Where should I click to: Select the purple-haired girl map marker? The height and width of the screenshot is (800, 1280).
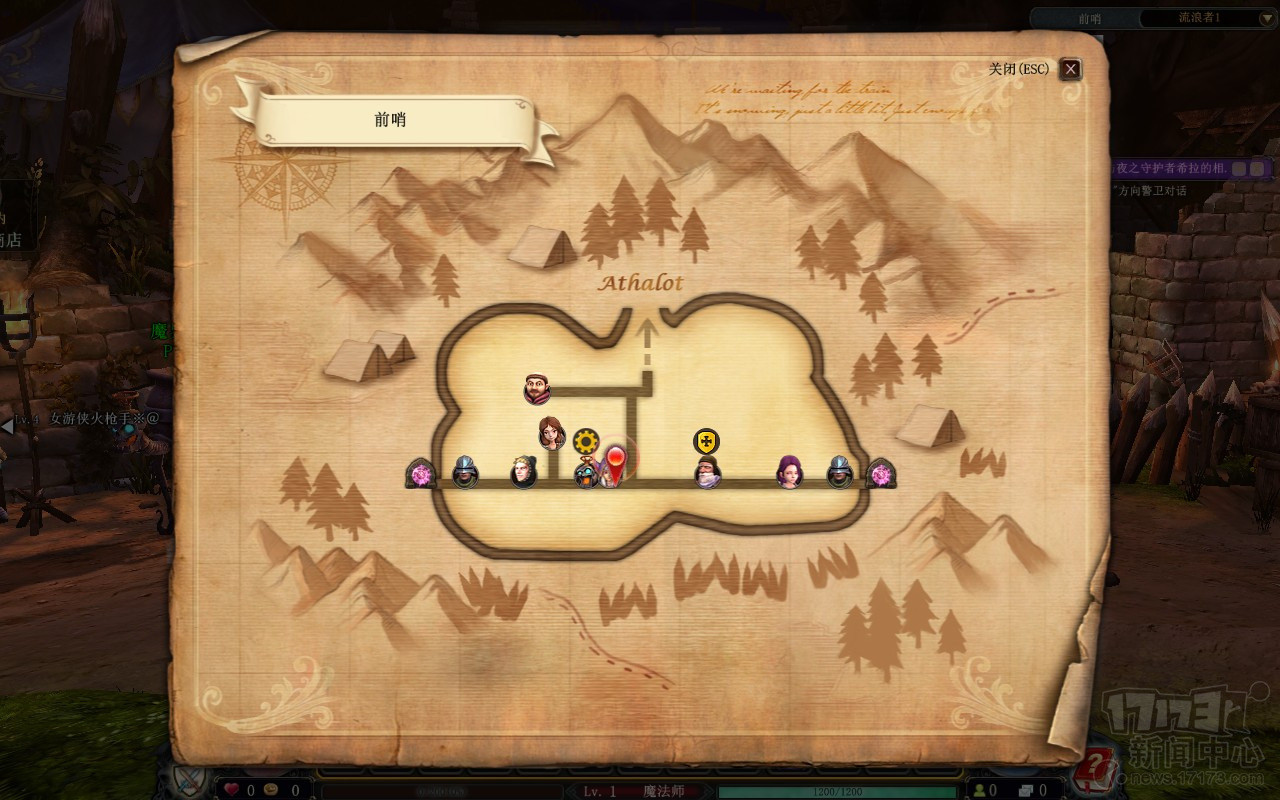[x=790, y=471]
